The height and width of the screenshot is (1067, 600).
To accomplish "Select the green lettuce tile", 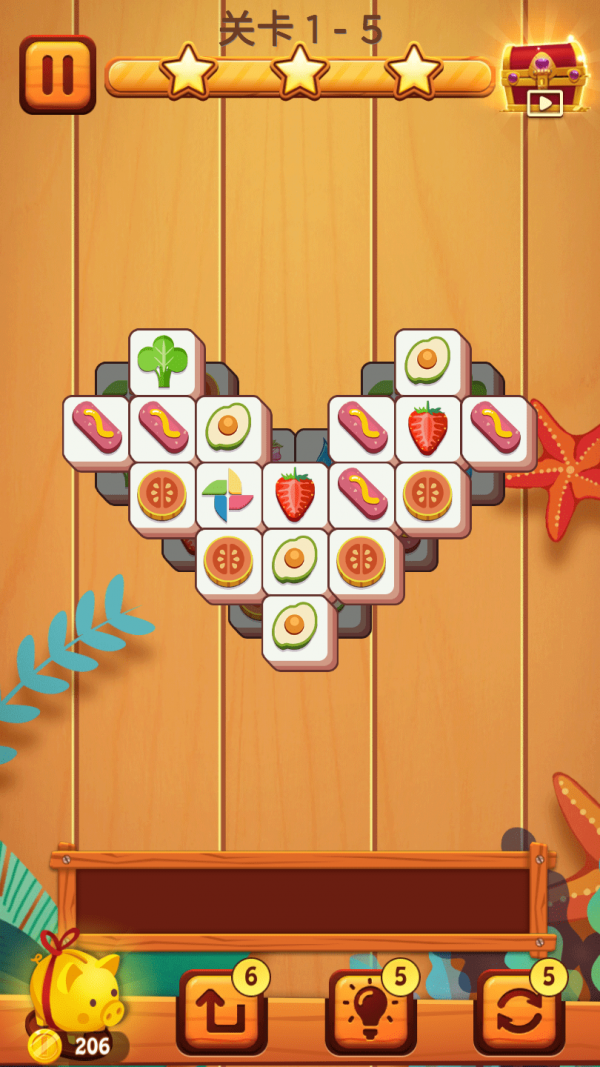I will click(162, 362).
